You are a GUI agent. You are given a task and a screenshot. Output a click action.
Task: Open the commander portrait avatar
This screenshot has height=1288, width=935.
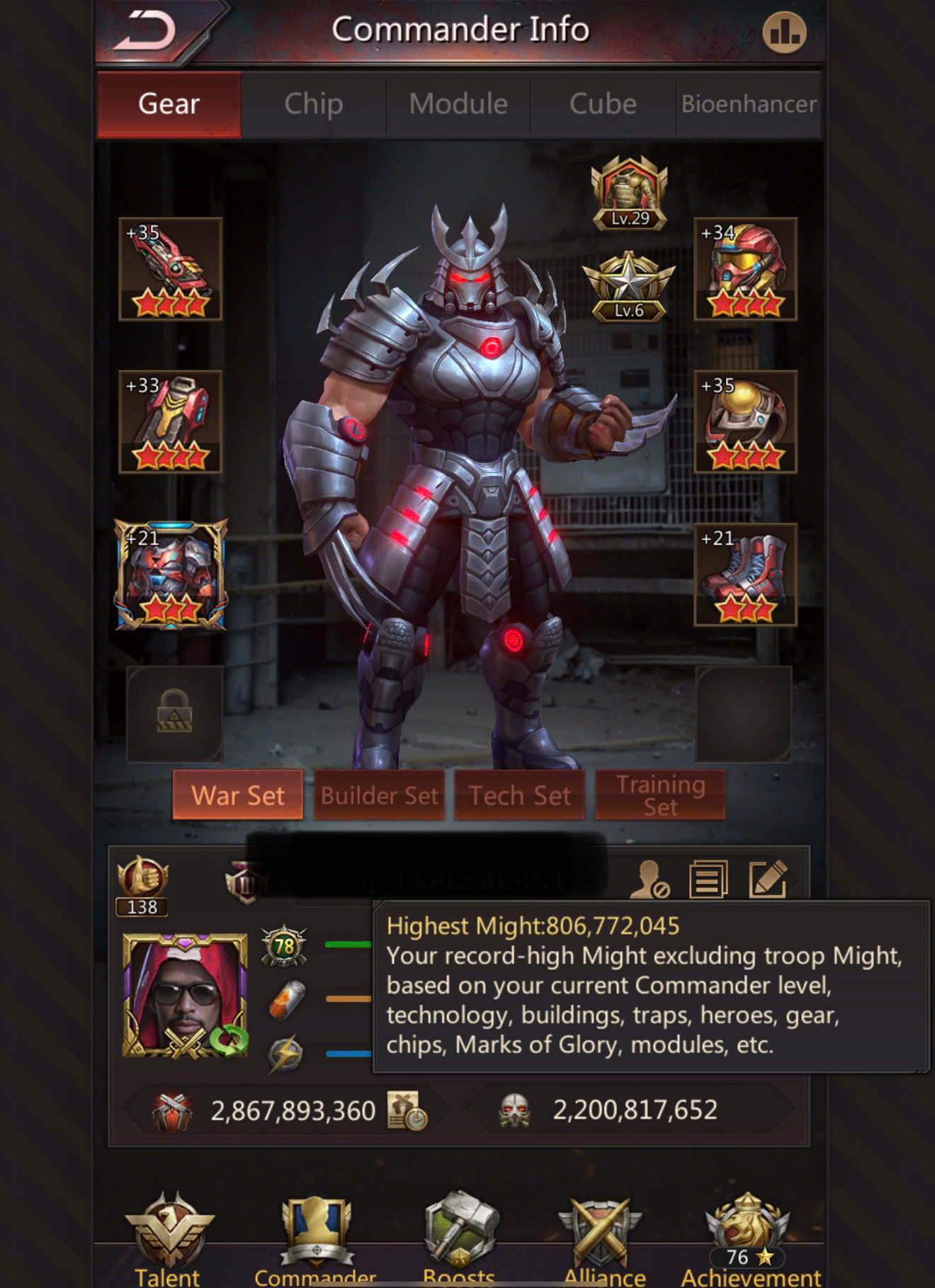click(186, 995)
